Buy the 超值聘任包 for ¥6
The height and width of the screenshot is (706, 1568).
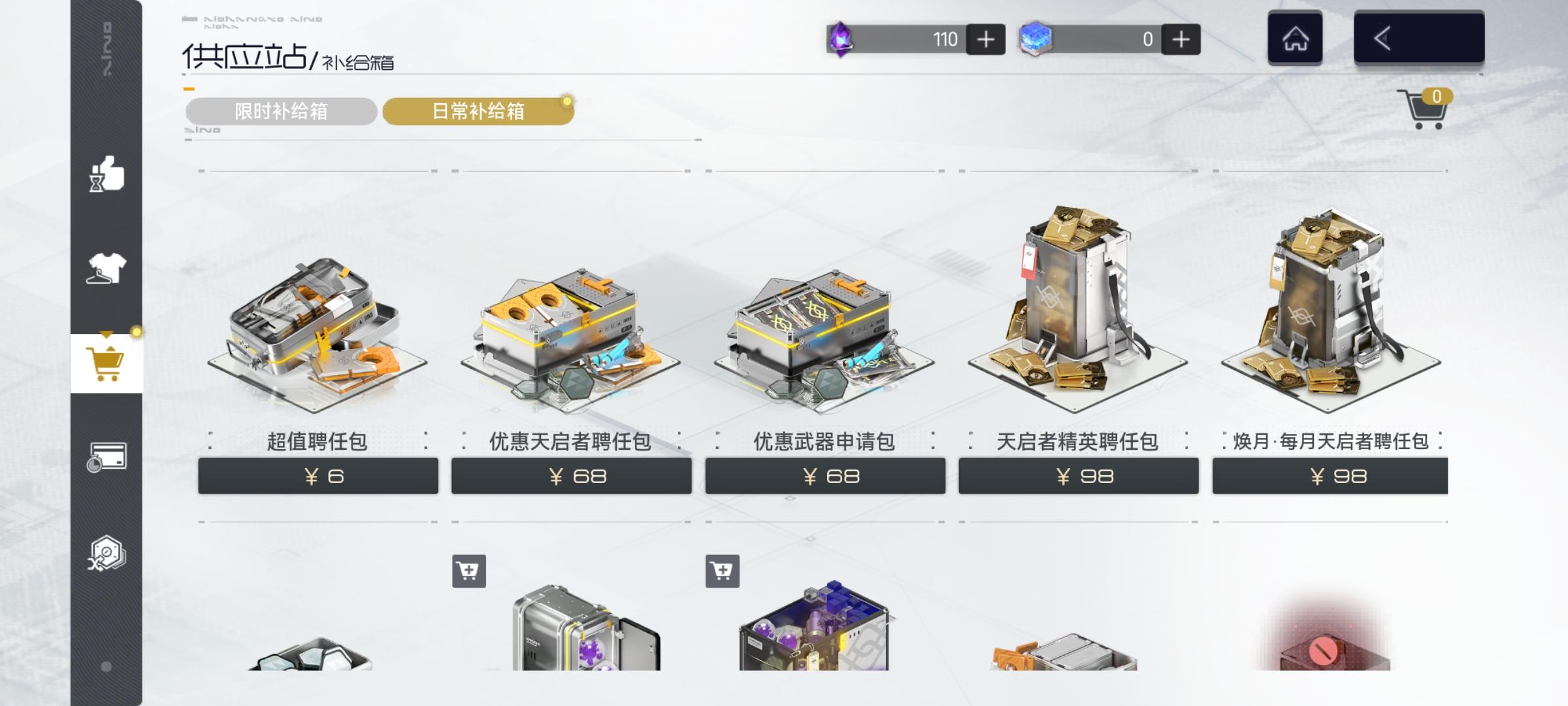(x=318, y=476)
